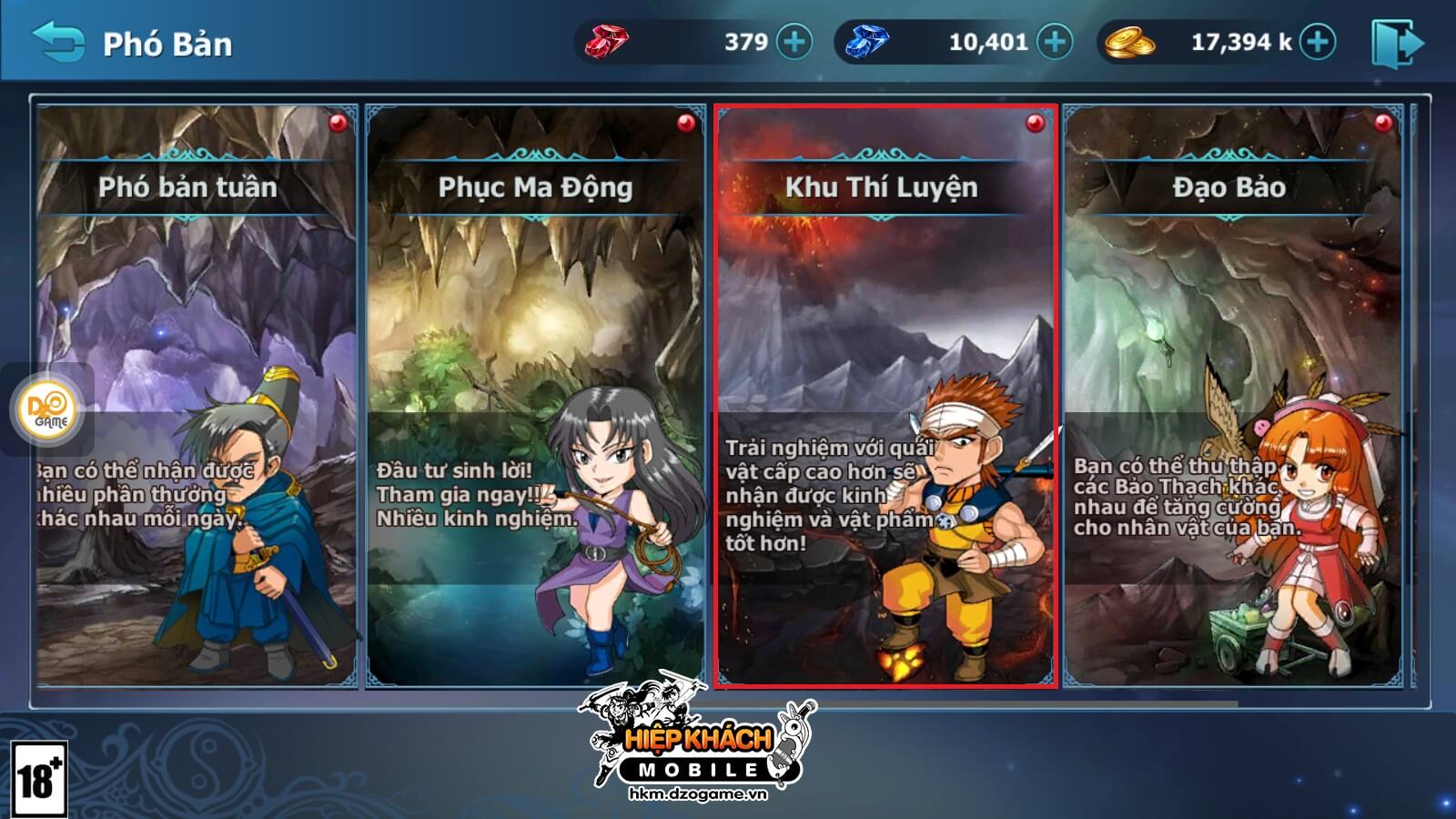Add more blue gems

[x=1056, y=42]
